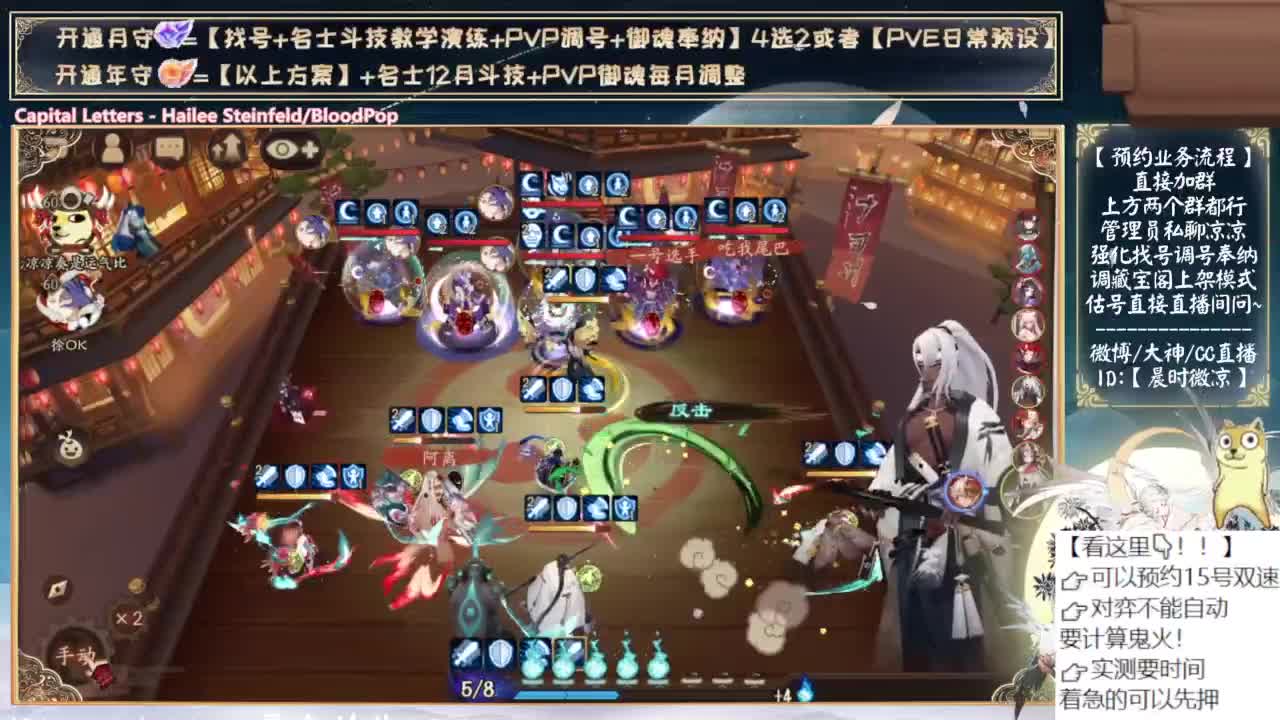The height and width of the screenshot is (720, 1280).
Task: Click the shield buff icon above 阿离
Action: coord(431,420)
